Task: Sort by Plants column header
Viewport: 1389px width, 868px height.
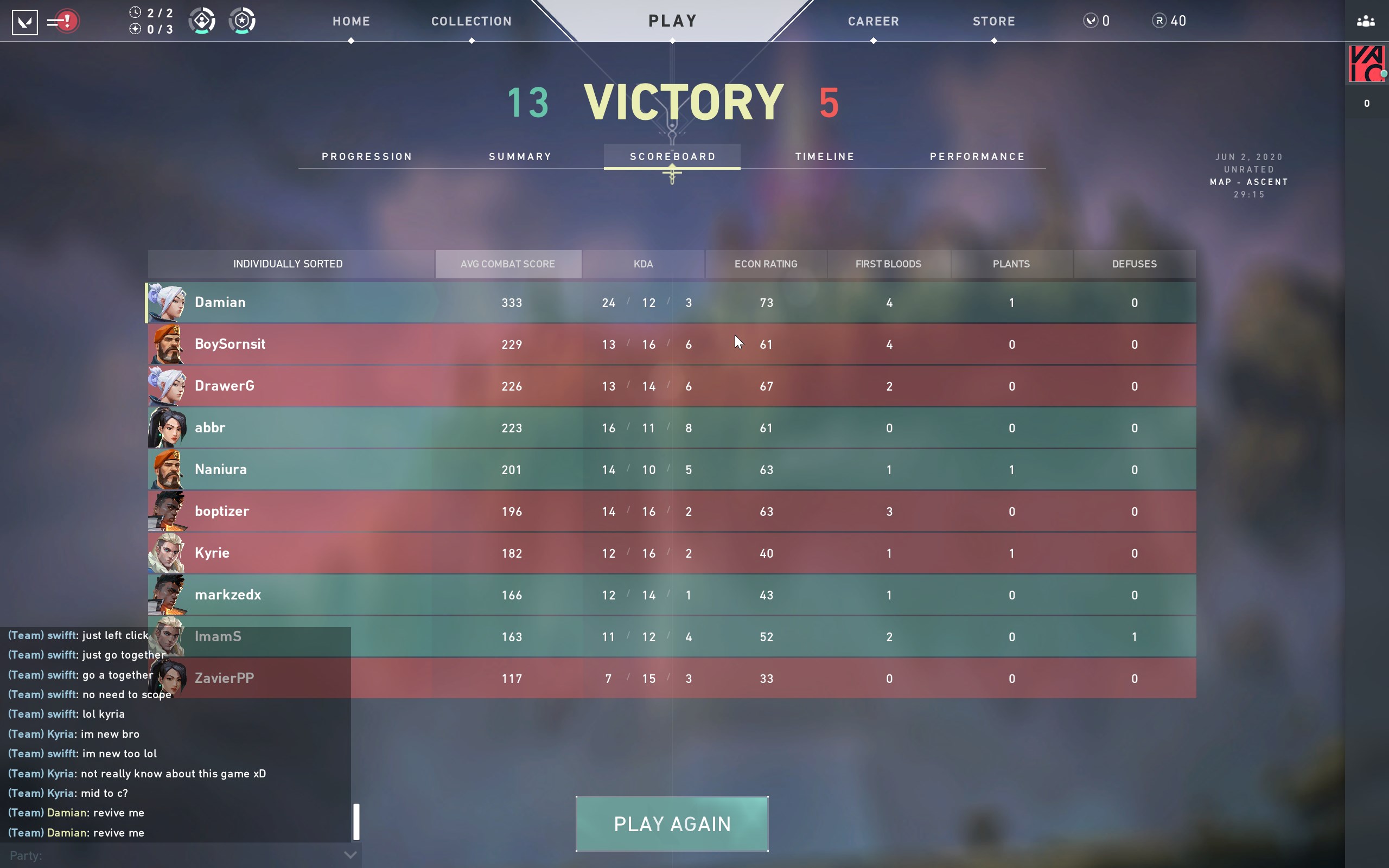Action: pos(1011,264)
